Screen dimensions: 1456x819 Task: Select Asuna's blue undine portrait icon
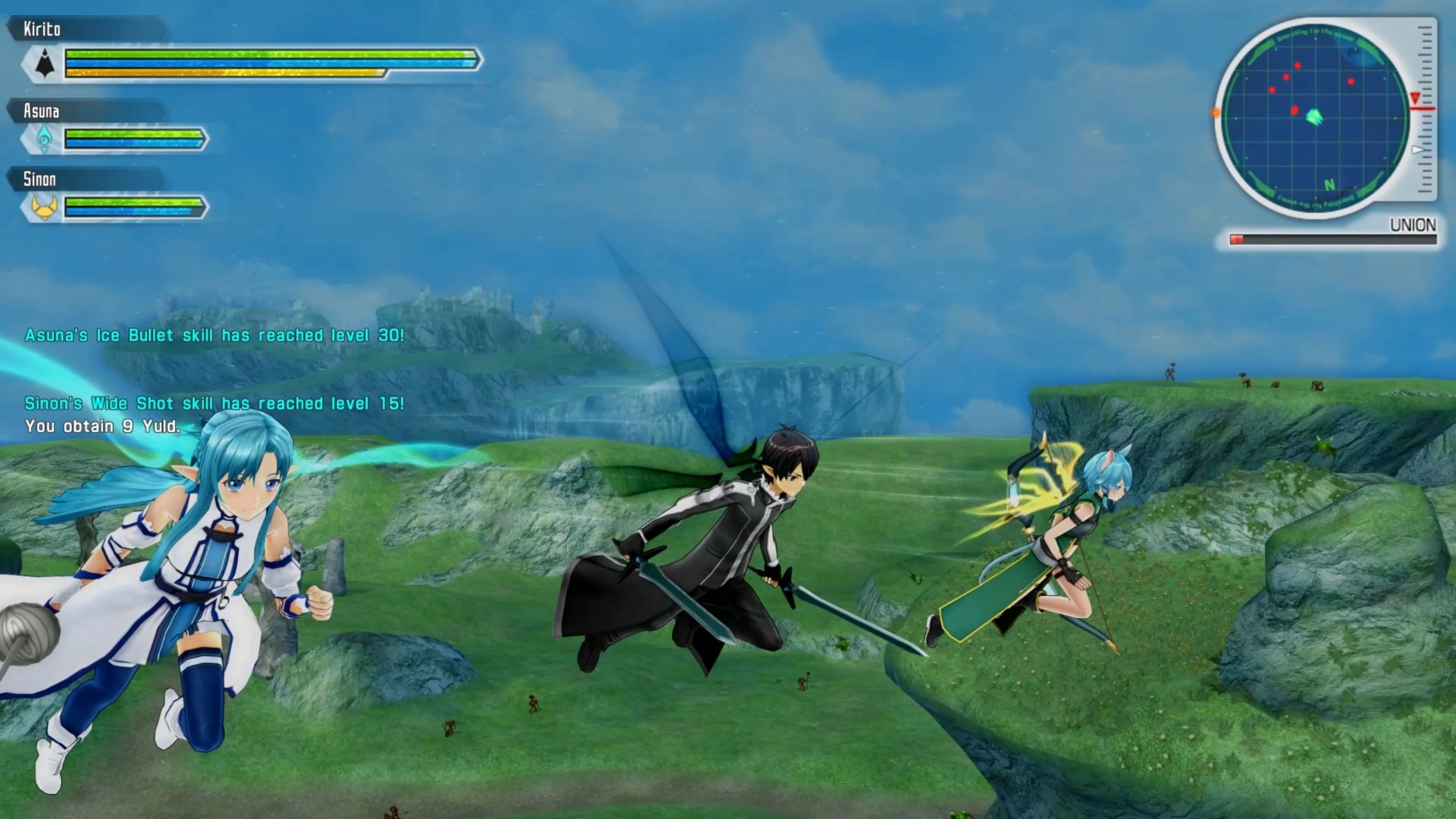coord(45,139)
